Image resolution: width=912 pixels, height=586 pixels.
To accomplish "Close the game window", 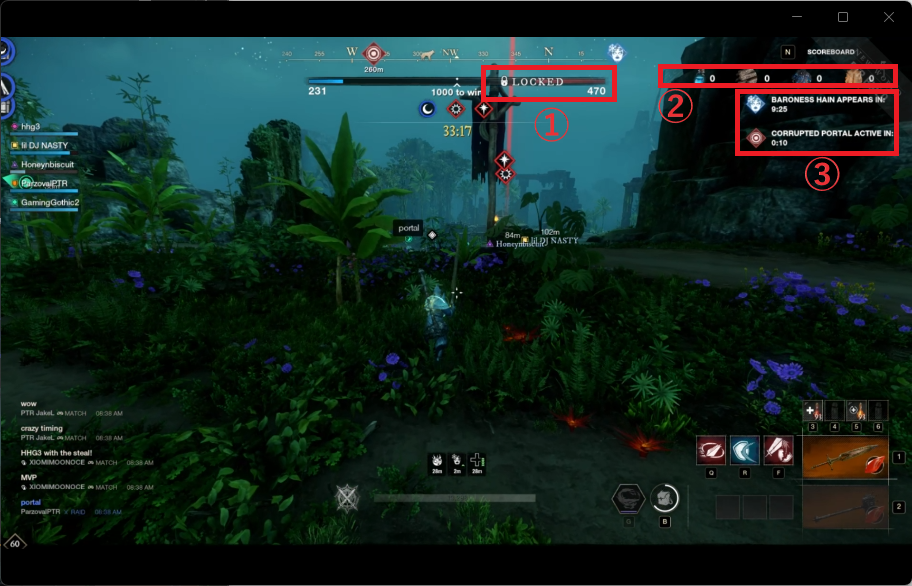I will pos(889,17).
